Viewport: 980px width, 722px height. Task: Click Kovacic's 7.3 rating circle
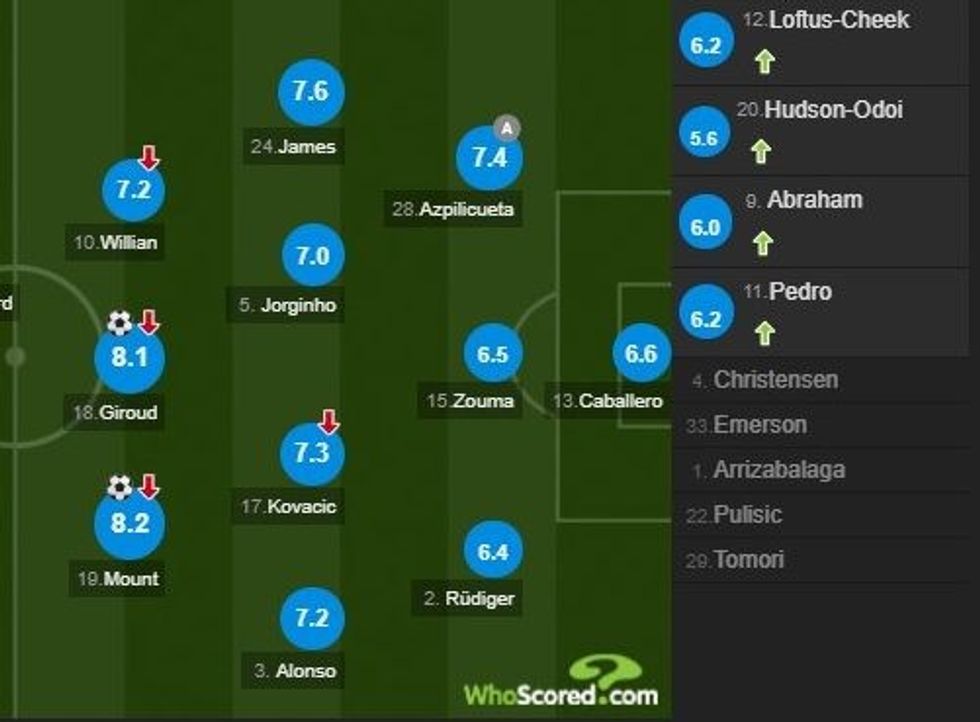(x=311, y=452)
